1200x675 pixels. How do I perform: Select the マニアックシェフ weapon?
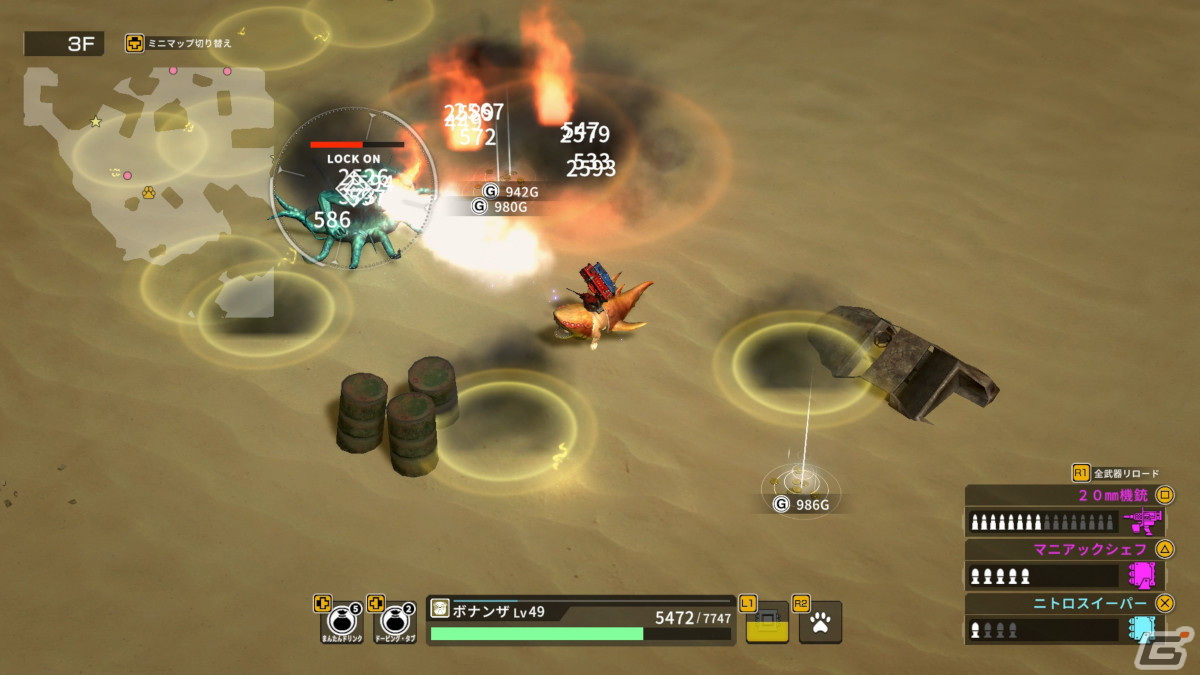pyautogui.click(x=1068, y=564)
